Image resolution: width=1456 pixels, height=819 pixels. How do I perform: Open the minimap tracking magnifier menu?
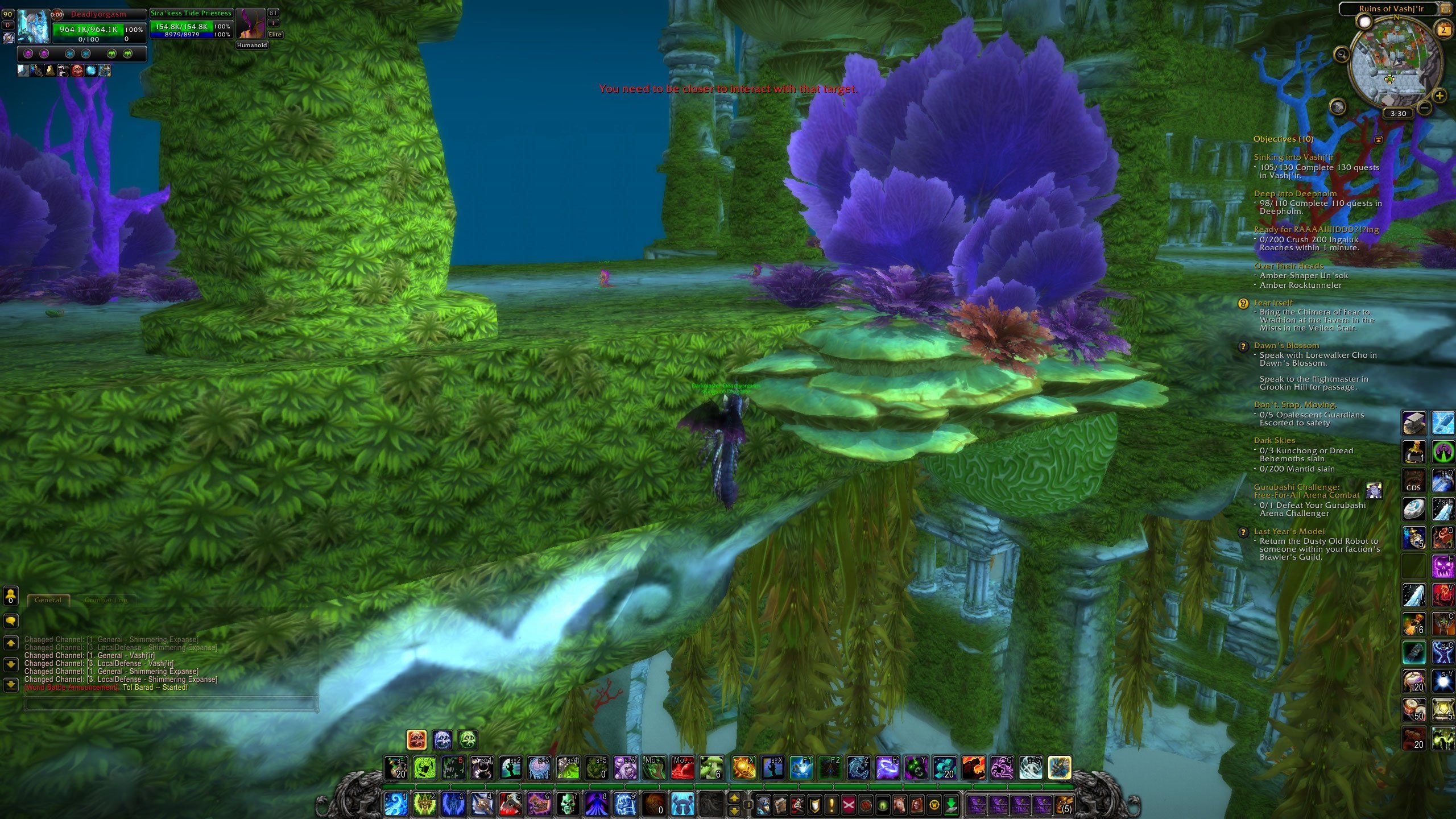click(x=1342, y=55)
